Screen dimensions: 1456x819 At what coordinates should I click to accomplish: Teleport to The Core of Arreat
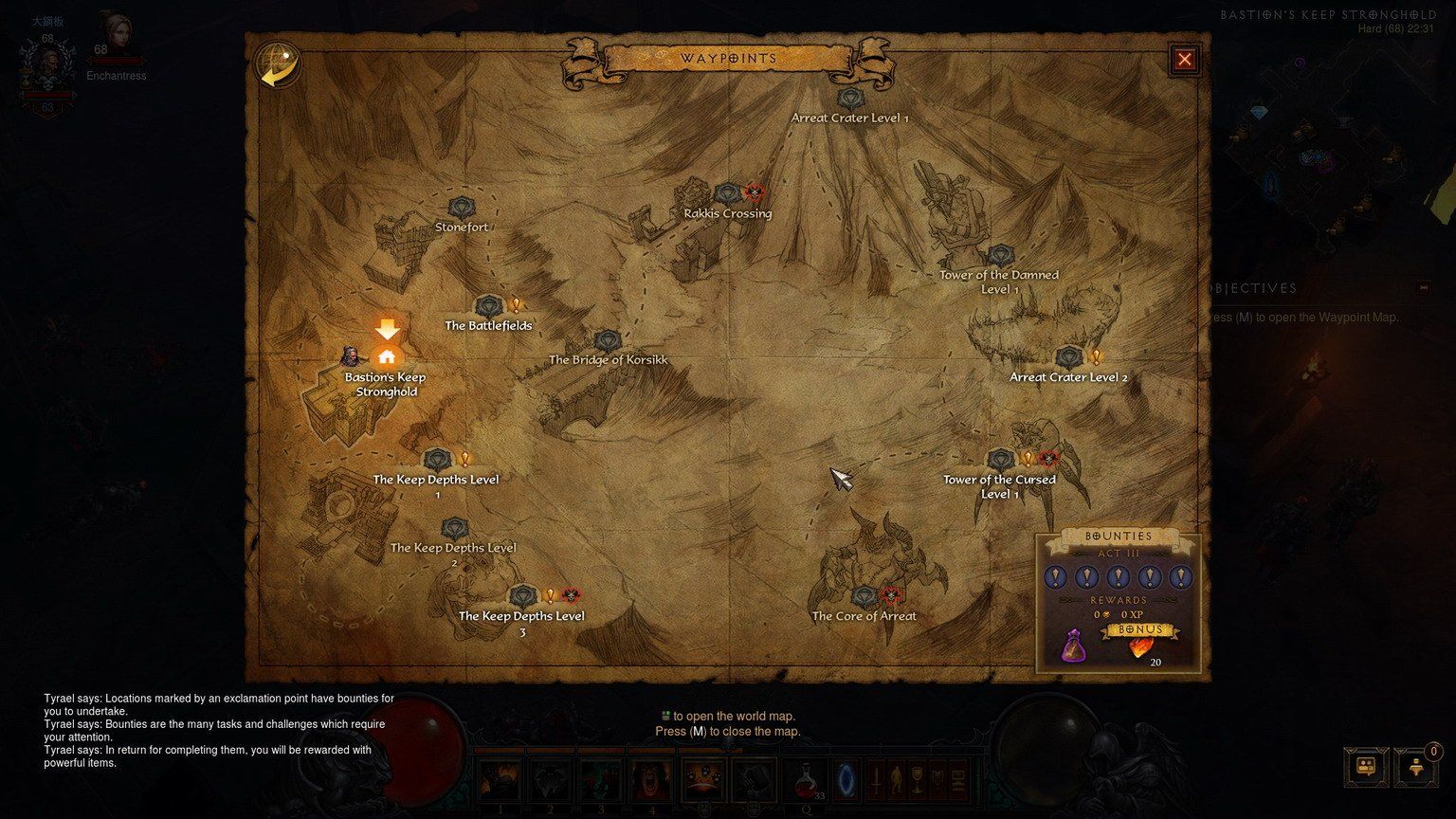pyautogui.click(x=864, y=597)
